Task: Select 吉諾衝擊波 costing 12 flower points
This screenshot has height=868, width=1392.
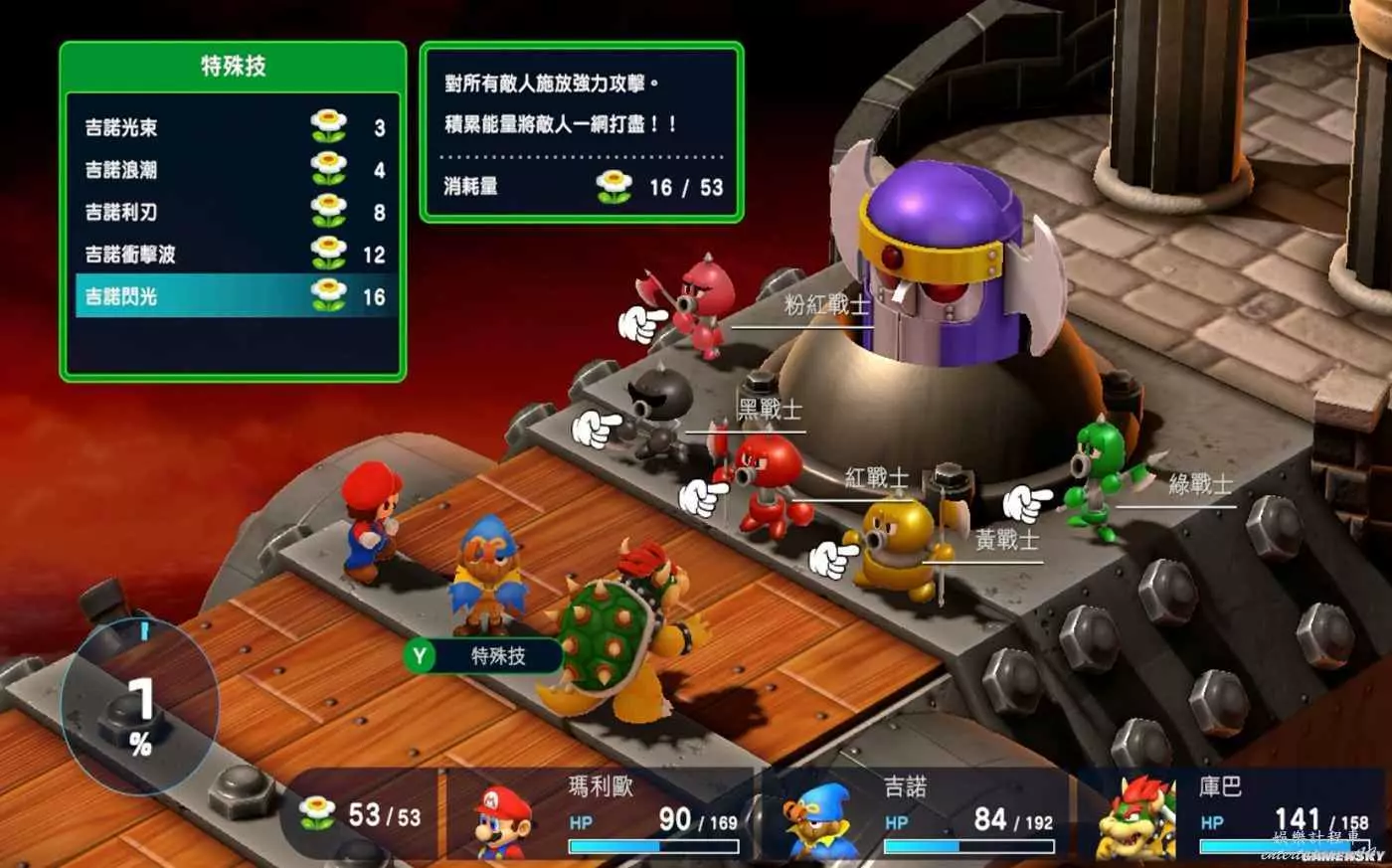Action: pyautogui.click(x=234, y=255)
